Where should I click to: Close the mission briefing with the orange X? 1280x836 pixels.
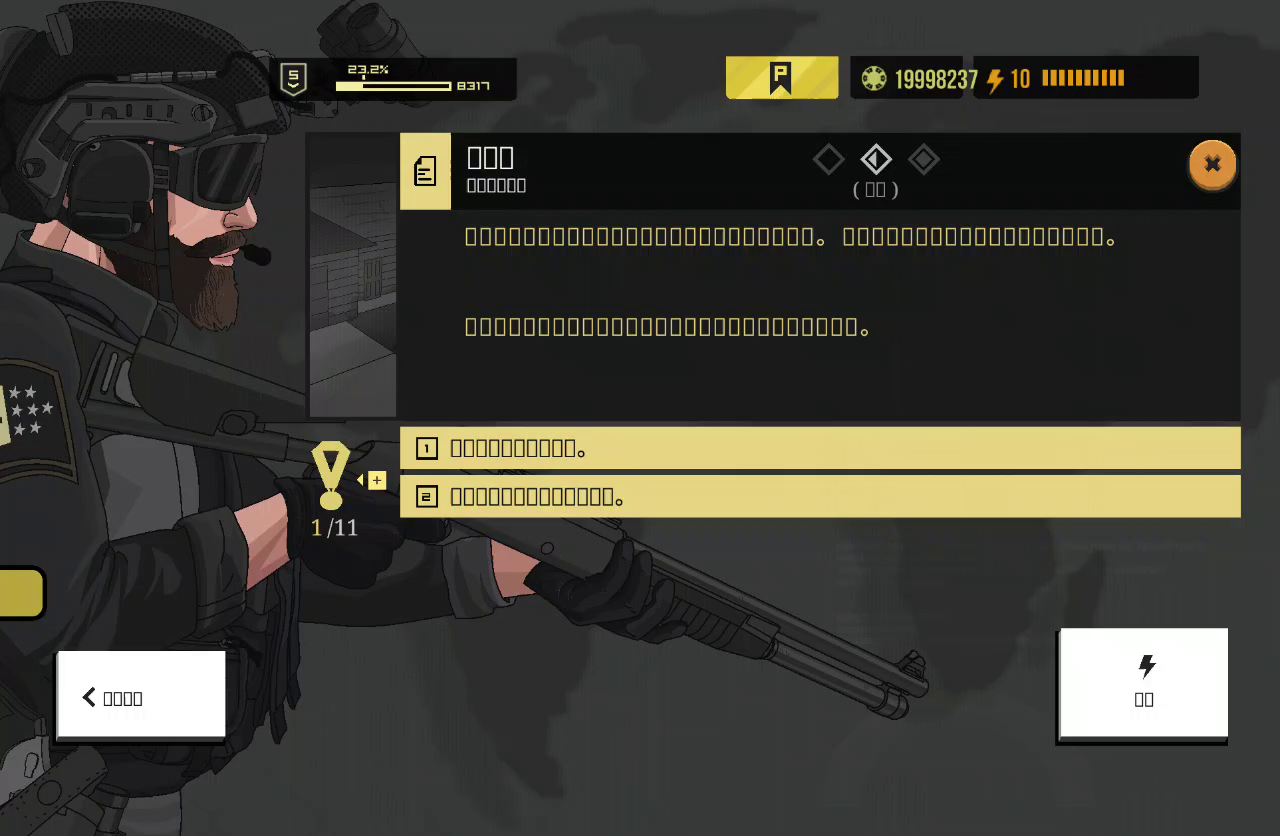(1212, 165)
